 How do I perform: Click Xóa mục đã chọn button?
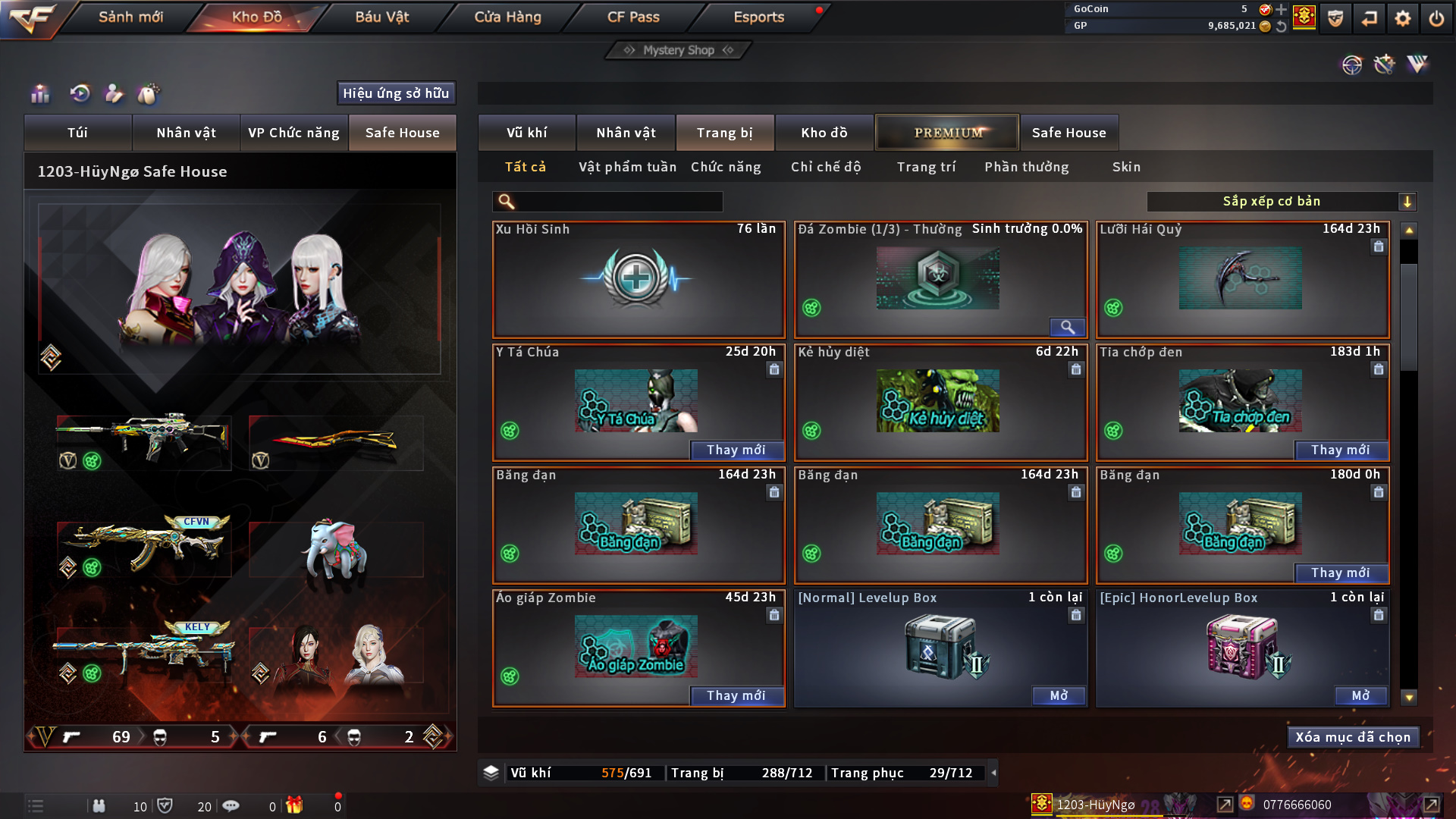[1353, 737]
